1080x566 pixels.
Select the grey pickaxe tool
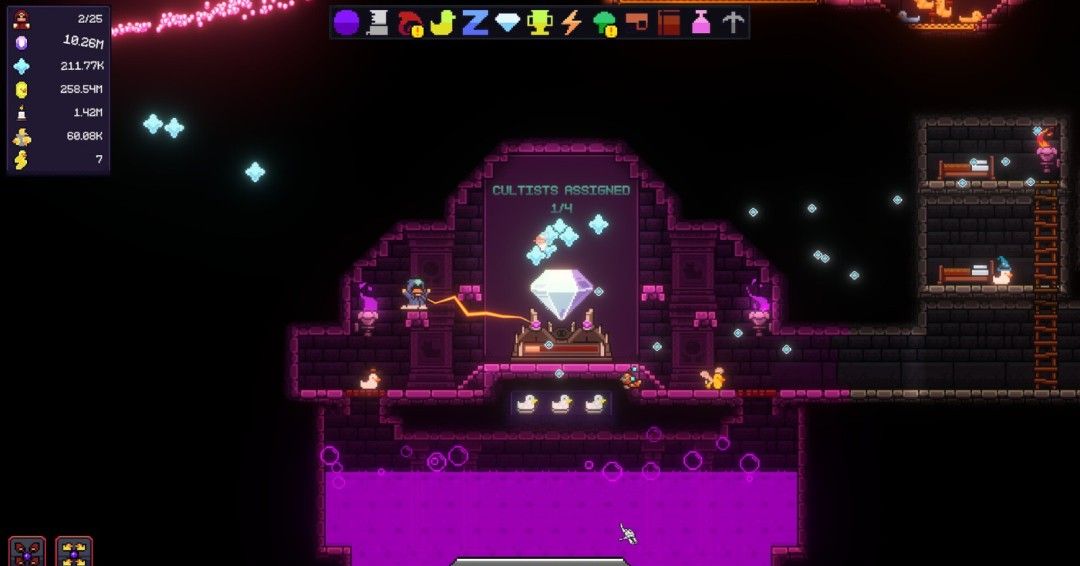point(733,22)
